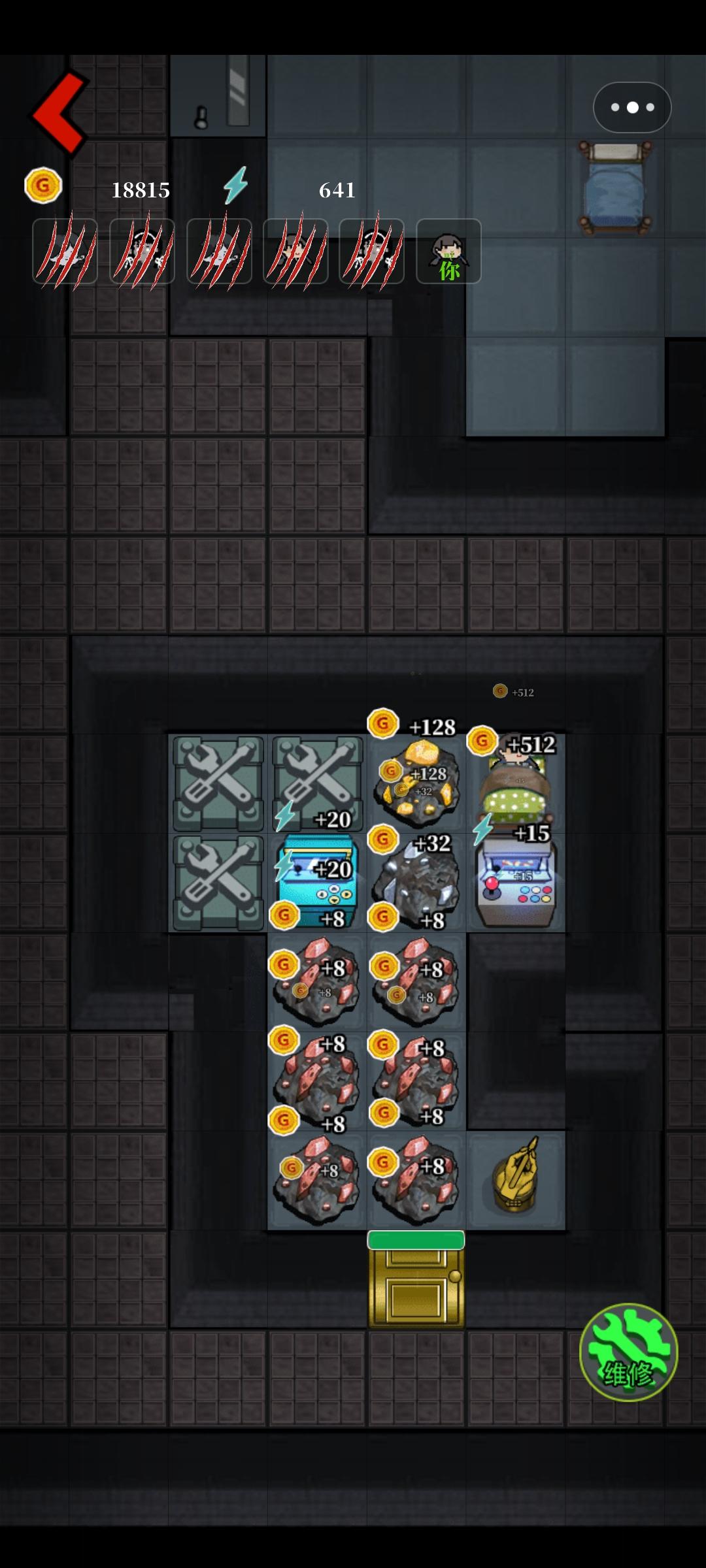
Task: Choose the blue game console tile
Action: [x=318, y=883]
